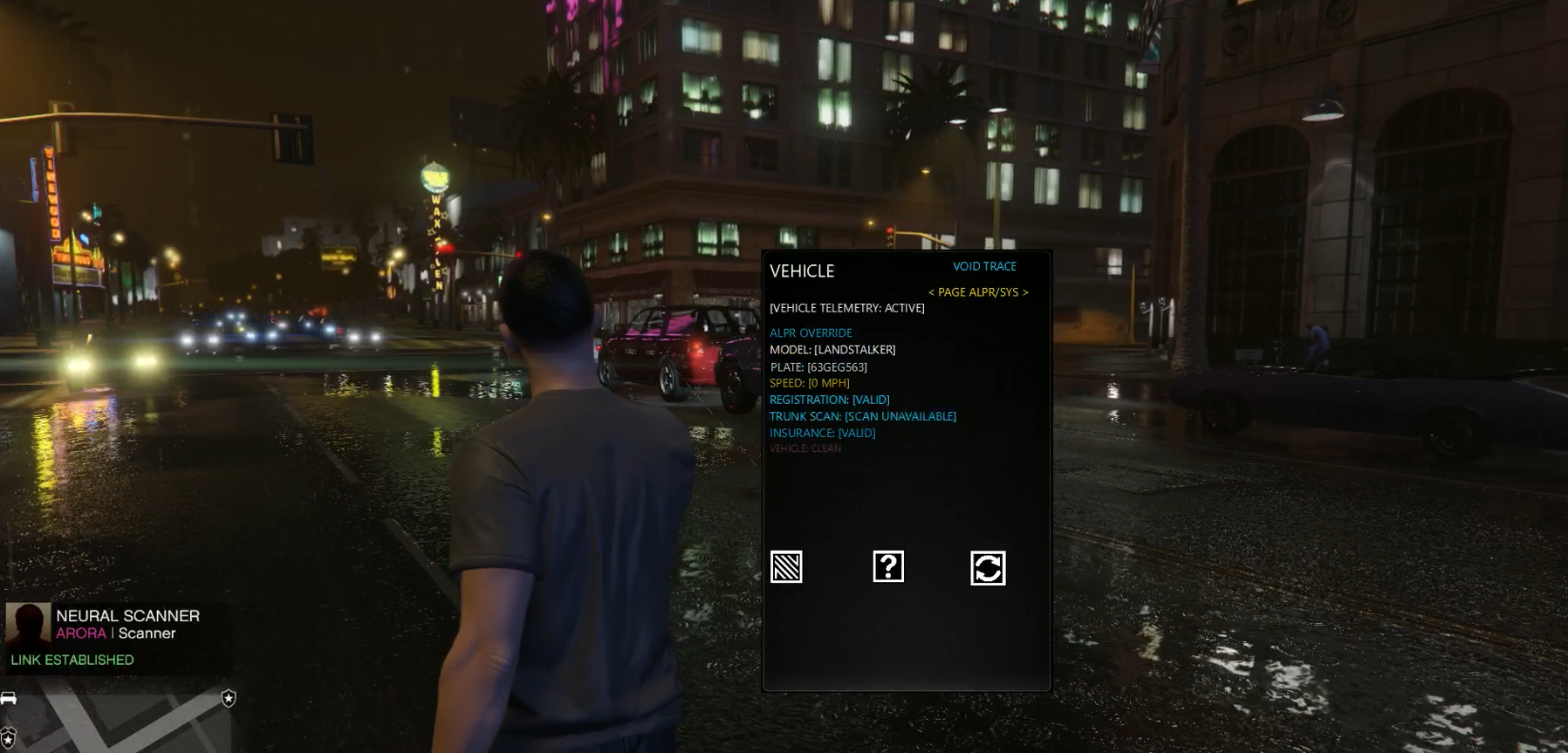Open the question mark help icon
The height and width of the screenshot is (753, 1568).
tap(888, 567)
